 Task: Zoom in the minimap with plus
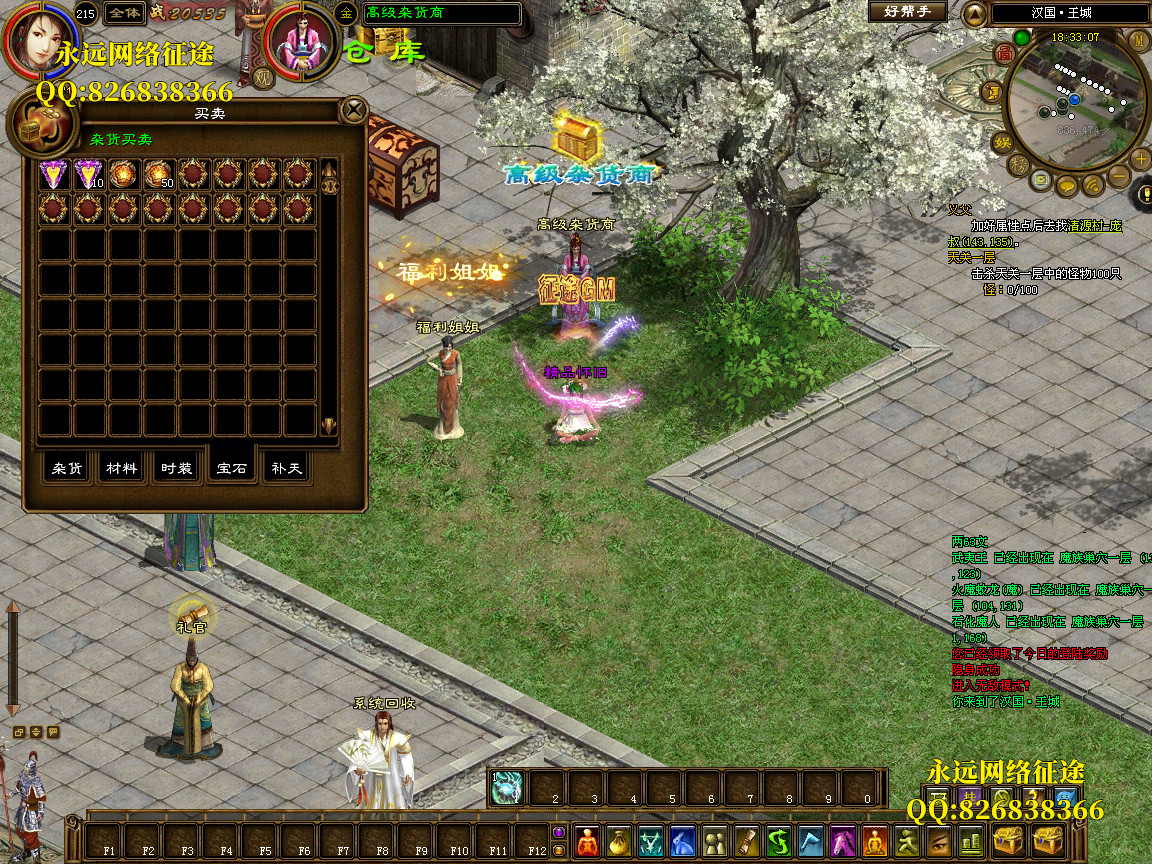[1141, 158]
